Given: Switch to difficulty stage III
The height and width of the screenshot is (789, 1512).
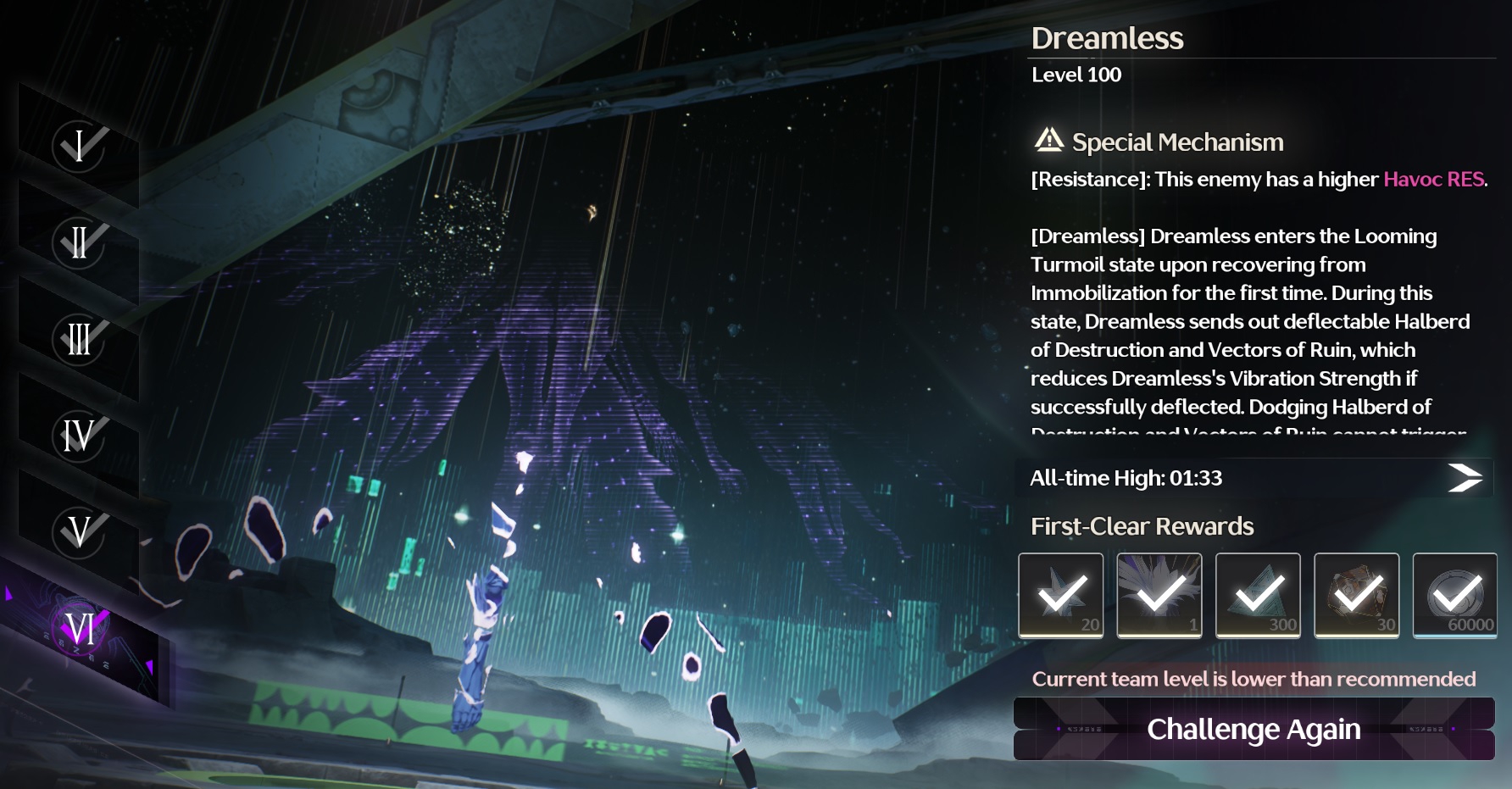Looking at the screenshot, I should (x=79, y=339).
